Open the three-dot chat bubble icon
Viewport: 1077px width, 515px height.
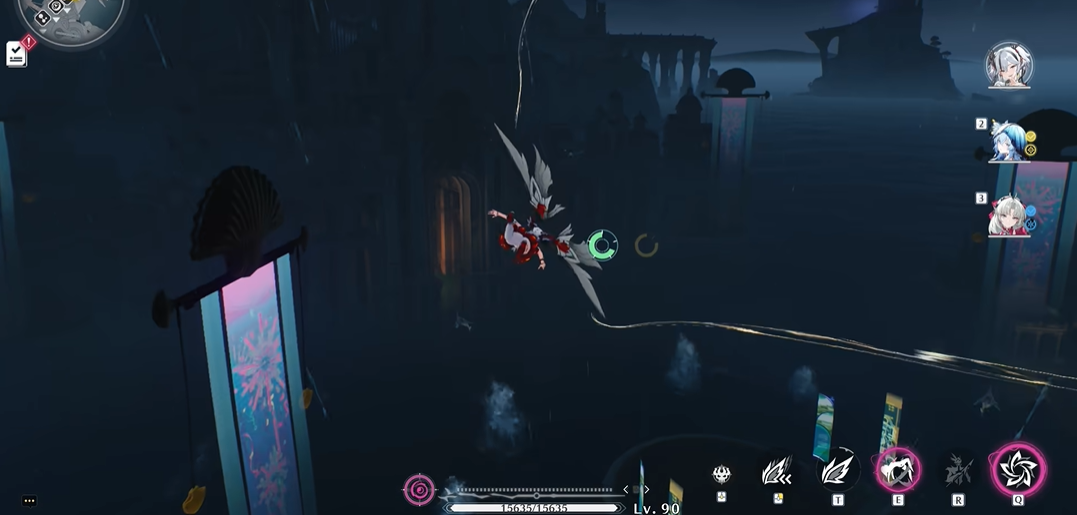pos(29,501)
